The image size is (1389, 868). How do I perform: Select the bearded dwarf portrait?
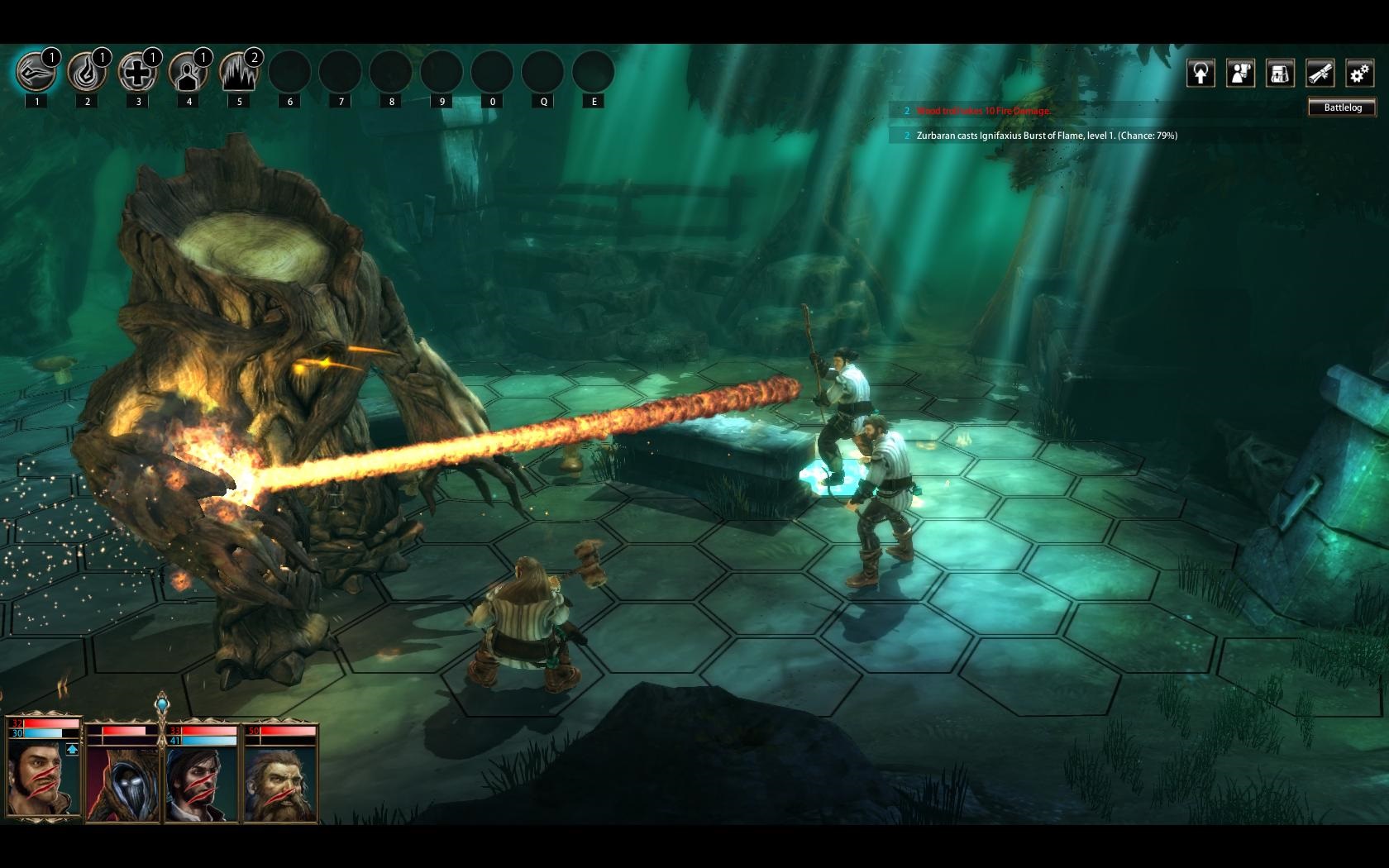(x=281, y=782)
